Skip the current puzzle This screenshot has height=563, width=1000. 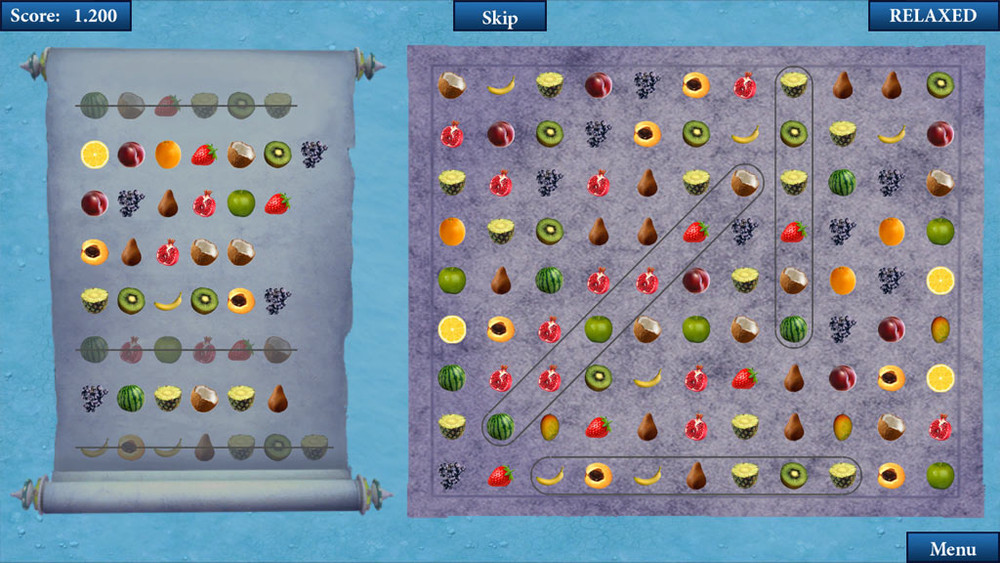[500, 16]
